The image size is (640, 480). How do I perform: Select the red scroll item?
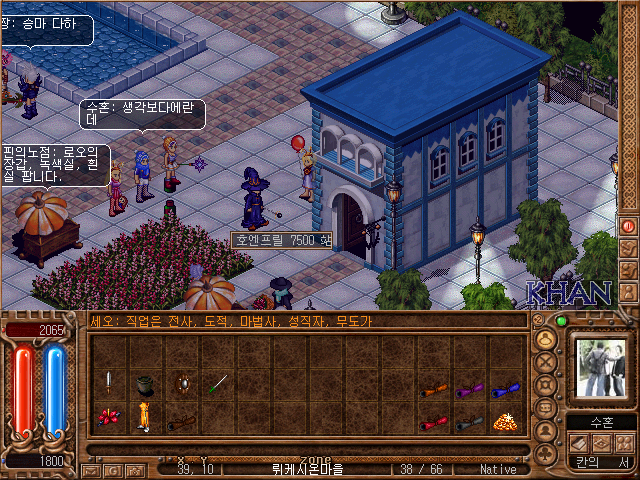point(433,422)
